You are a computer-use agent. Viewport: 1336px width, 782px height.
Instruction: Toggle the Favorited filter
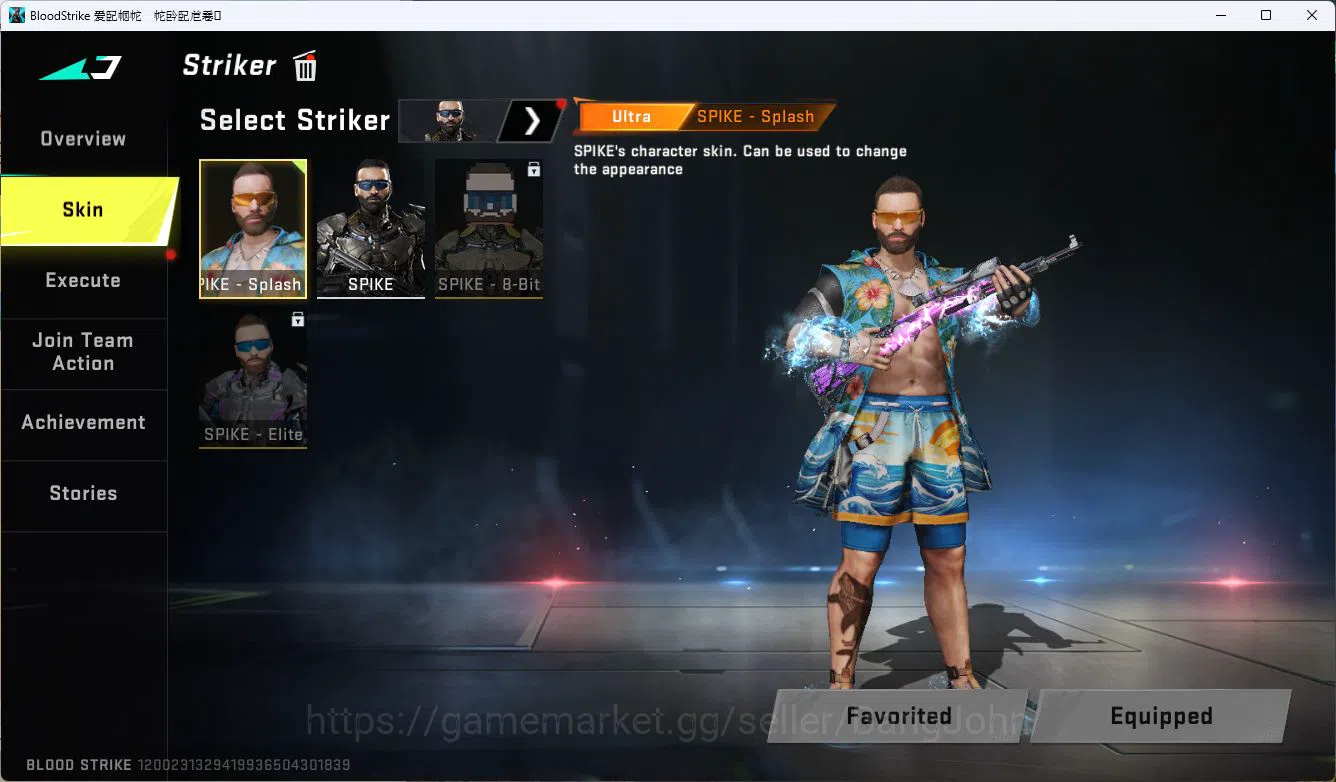[898, 716]
